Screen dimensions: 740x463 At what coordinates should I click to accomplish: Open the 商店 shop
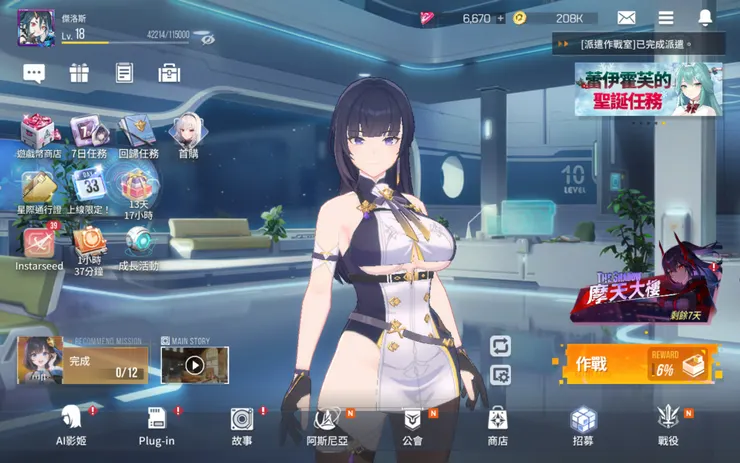tap(497, 424)
